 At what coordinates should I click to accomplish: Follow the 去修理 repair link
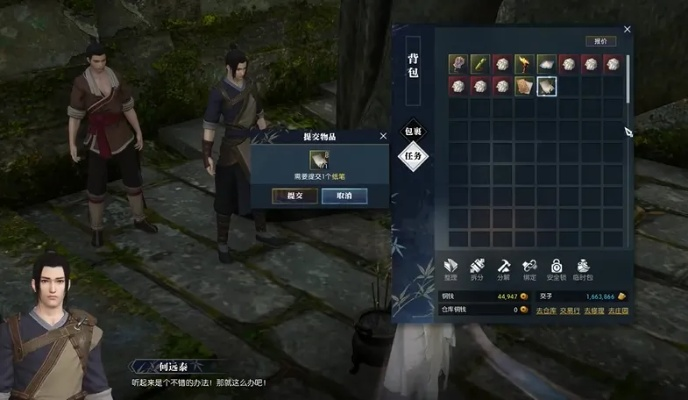[x=595, y=311]
